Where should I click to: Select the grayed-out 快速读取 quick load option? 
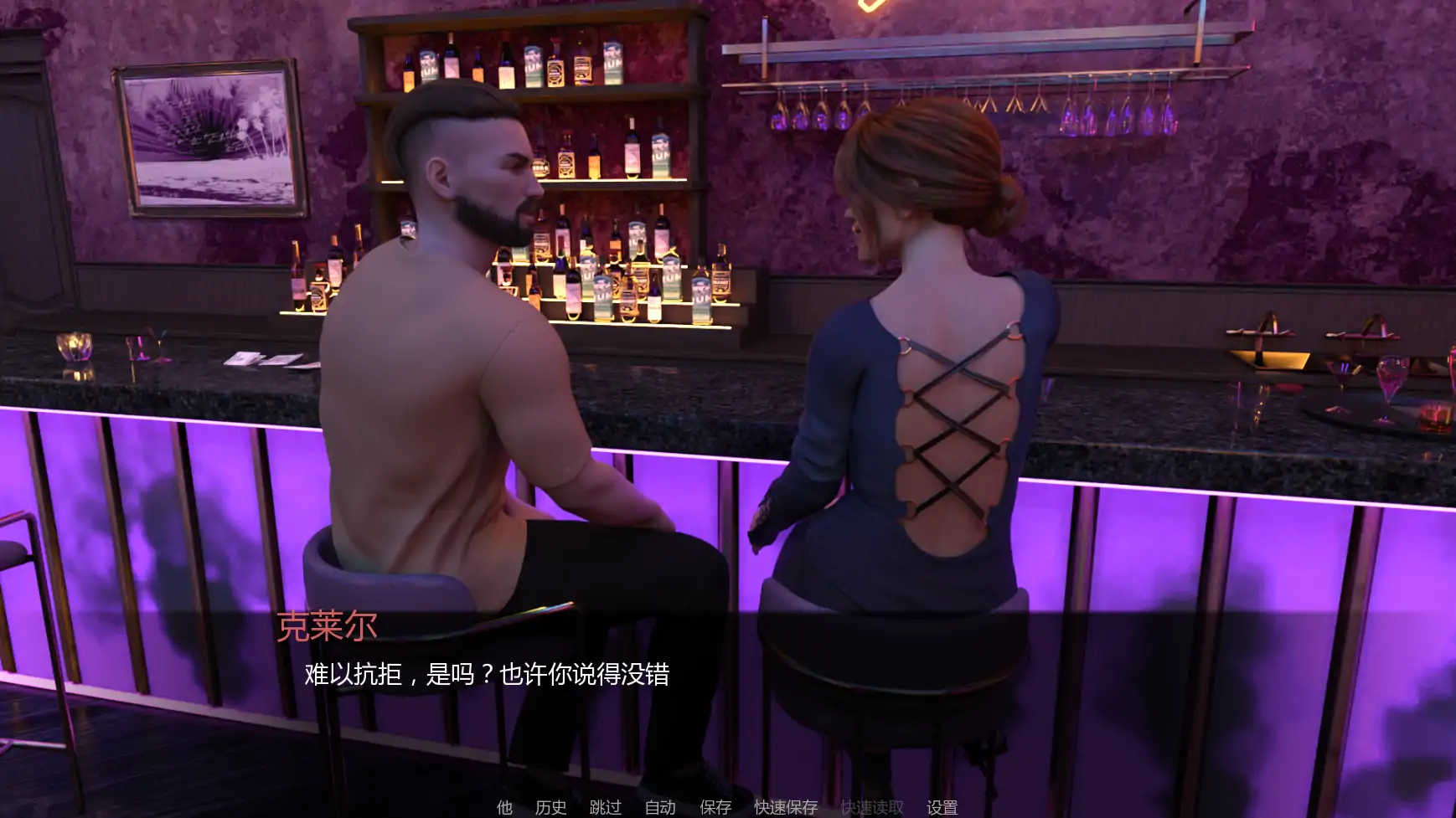871,809
